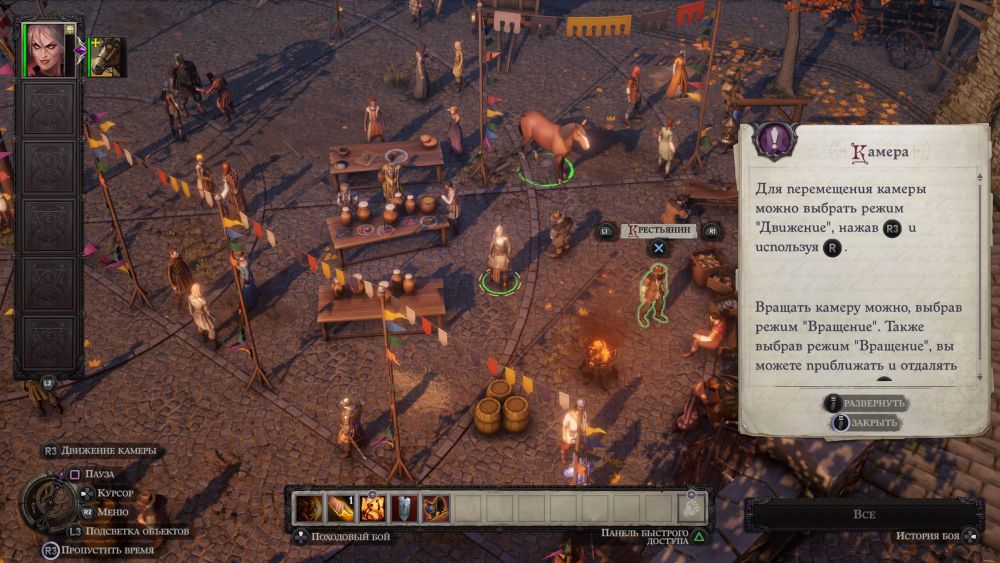Activate the hotbar ability marked with 1

tap(340, 508)
